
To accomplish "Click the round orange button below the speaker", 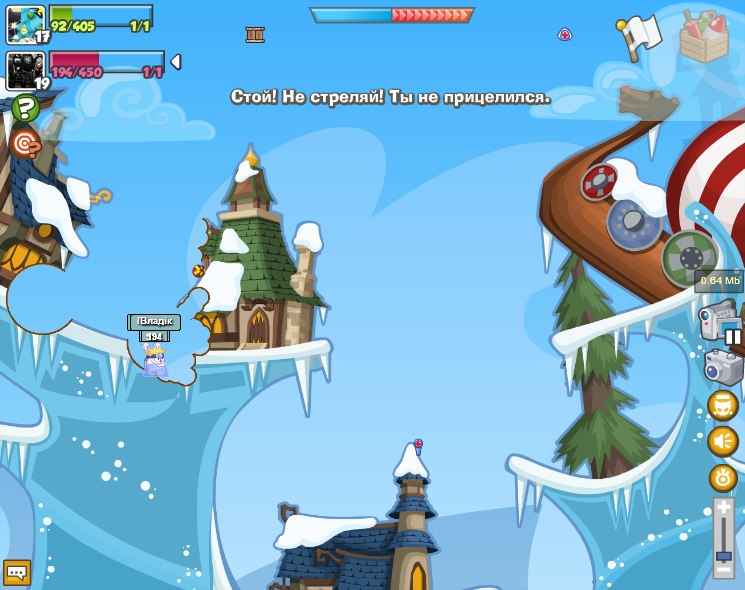I will [x=722, y=477].
